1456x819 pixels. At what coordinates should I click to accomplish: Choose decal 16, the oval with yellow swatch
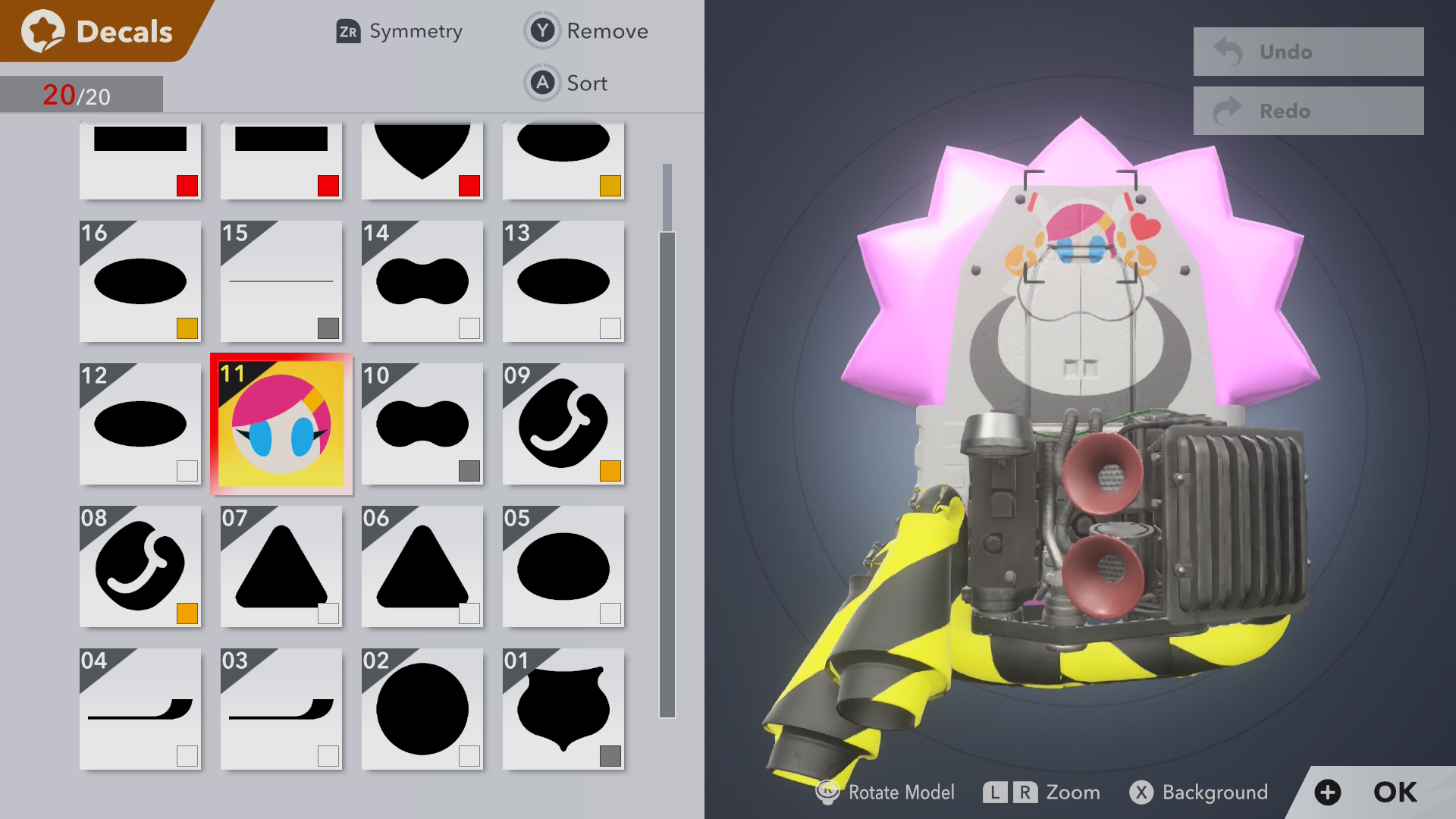click(x=140, y=281)
